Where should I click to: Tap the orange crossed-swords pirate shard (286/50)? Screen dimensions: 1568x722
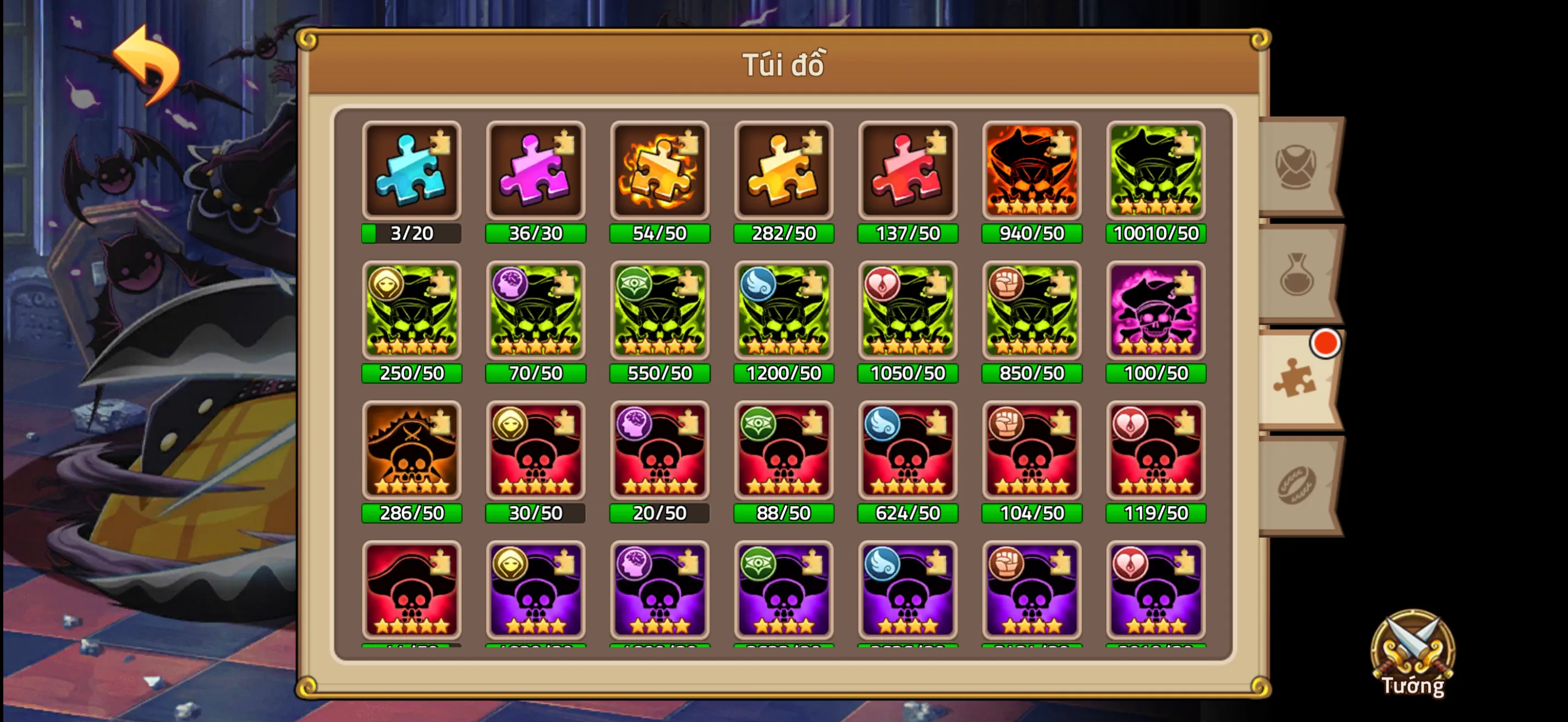(411, 452)
